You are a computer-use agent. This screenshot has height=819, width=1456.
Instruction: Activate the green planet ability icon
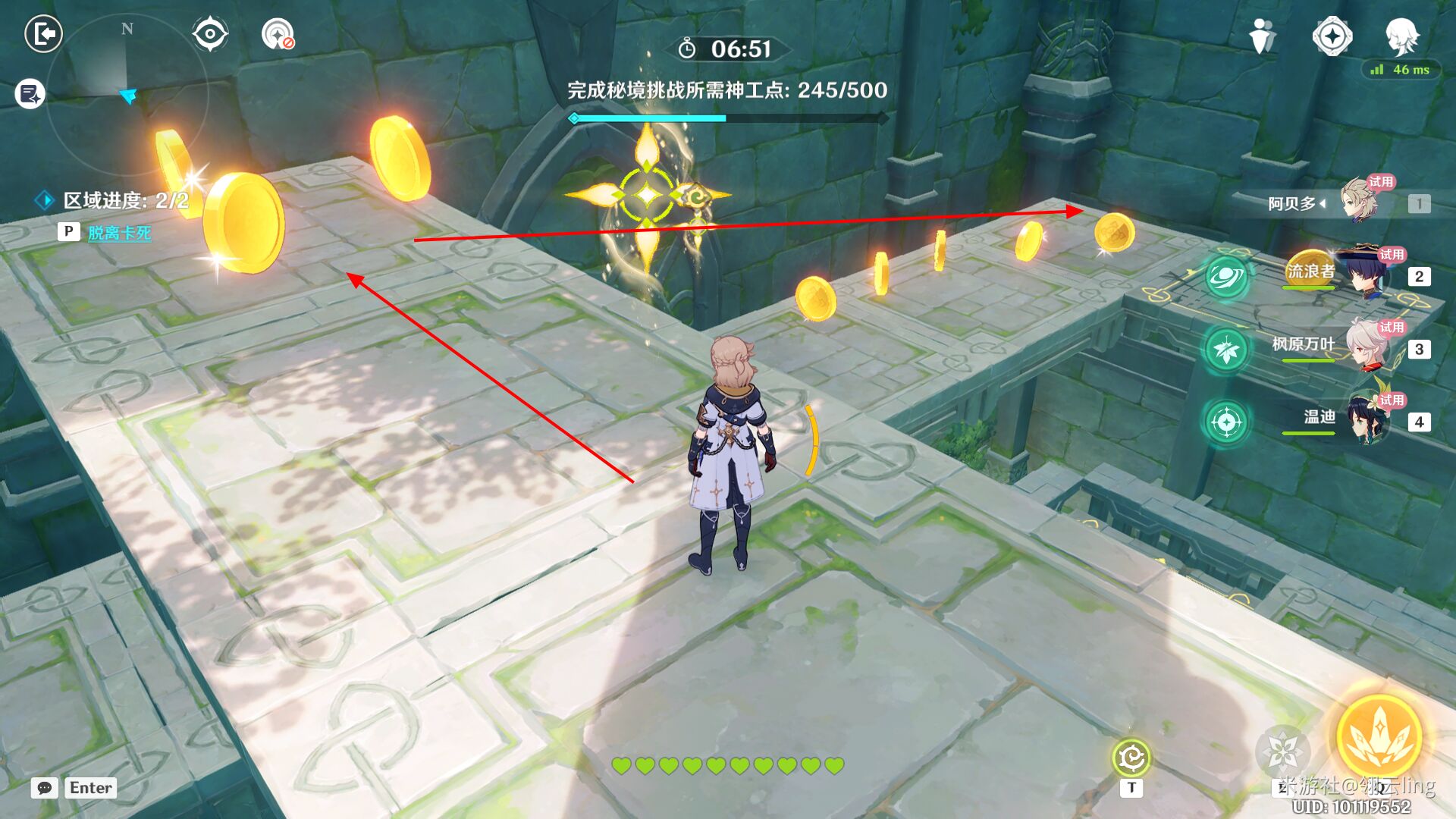point(1226,277)
